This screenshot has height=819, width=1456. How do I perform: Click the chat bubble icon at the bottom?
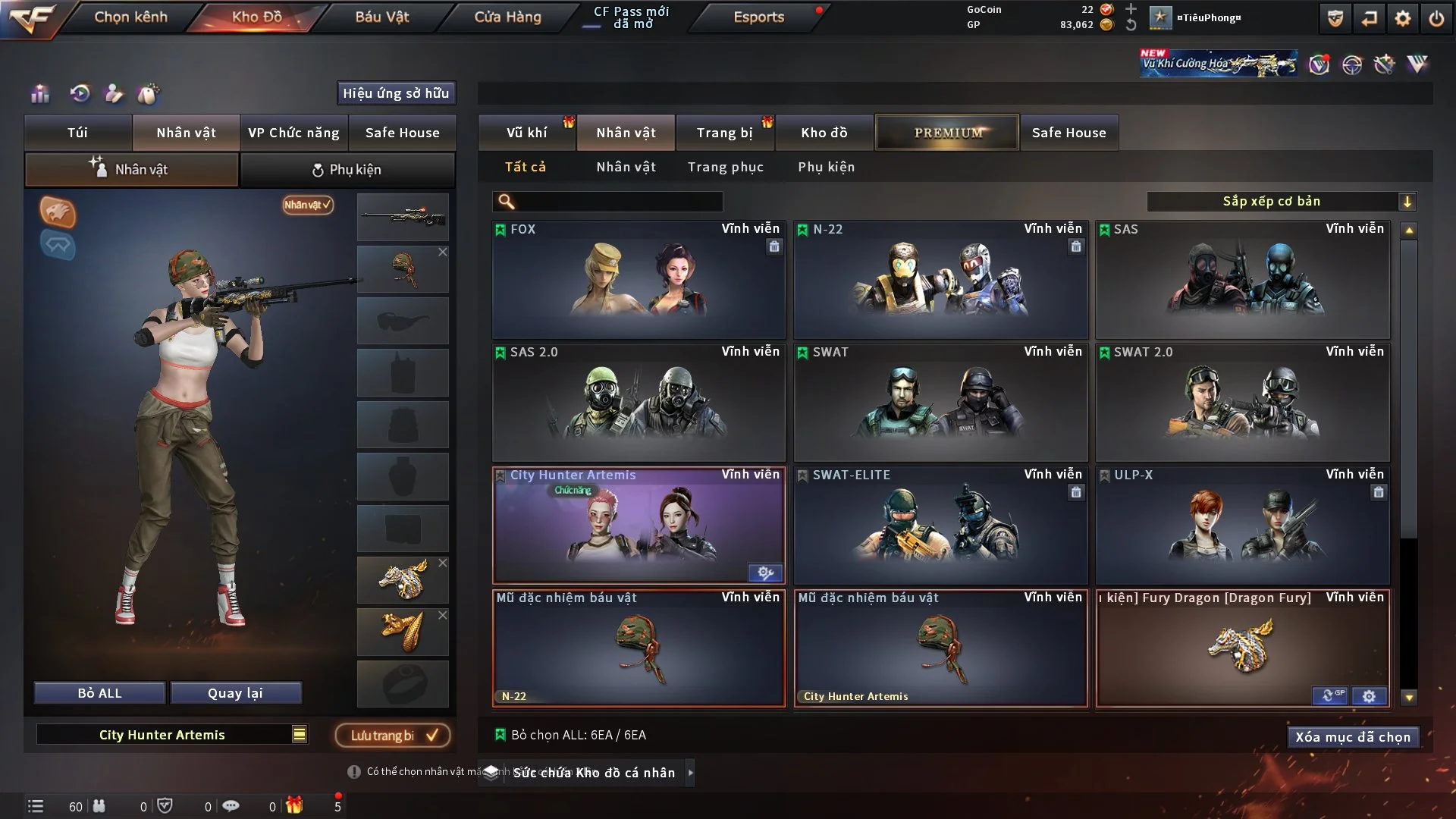231,805
